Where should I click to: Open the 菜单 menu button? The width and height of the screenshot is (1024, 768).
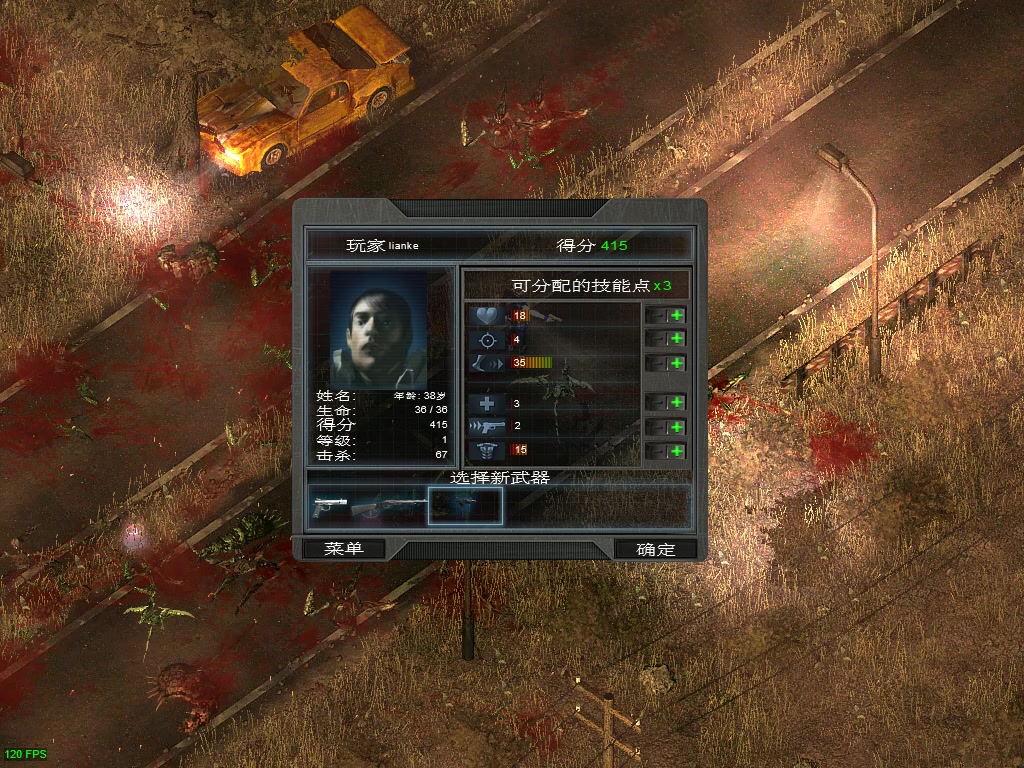click(342, 548)
